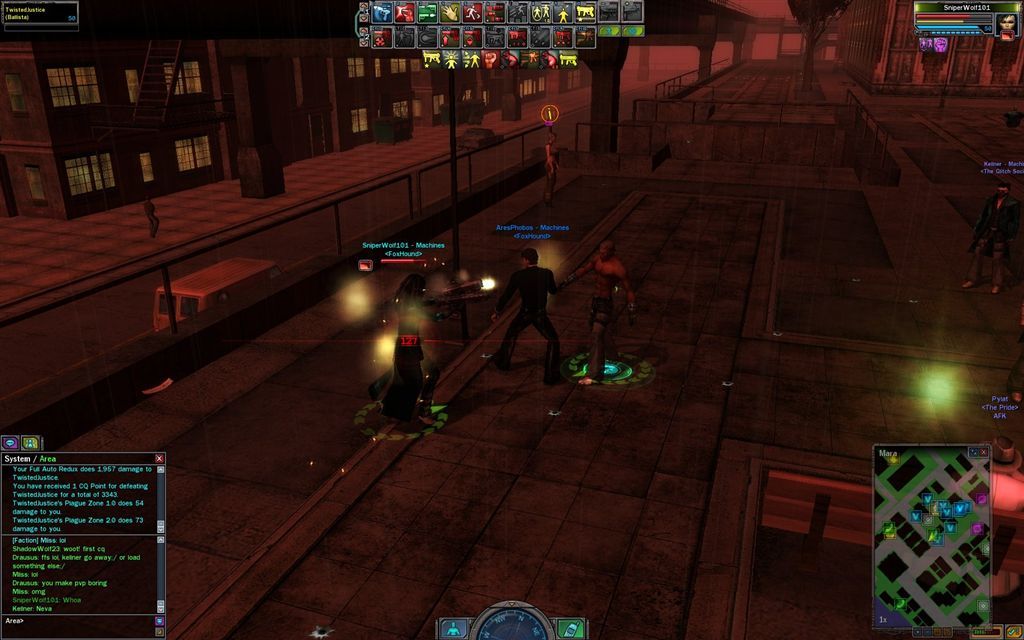Screen dimensions: 1024x640
Task: Open the character silhouette panel button
Action: [x=454, y=629]
